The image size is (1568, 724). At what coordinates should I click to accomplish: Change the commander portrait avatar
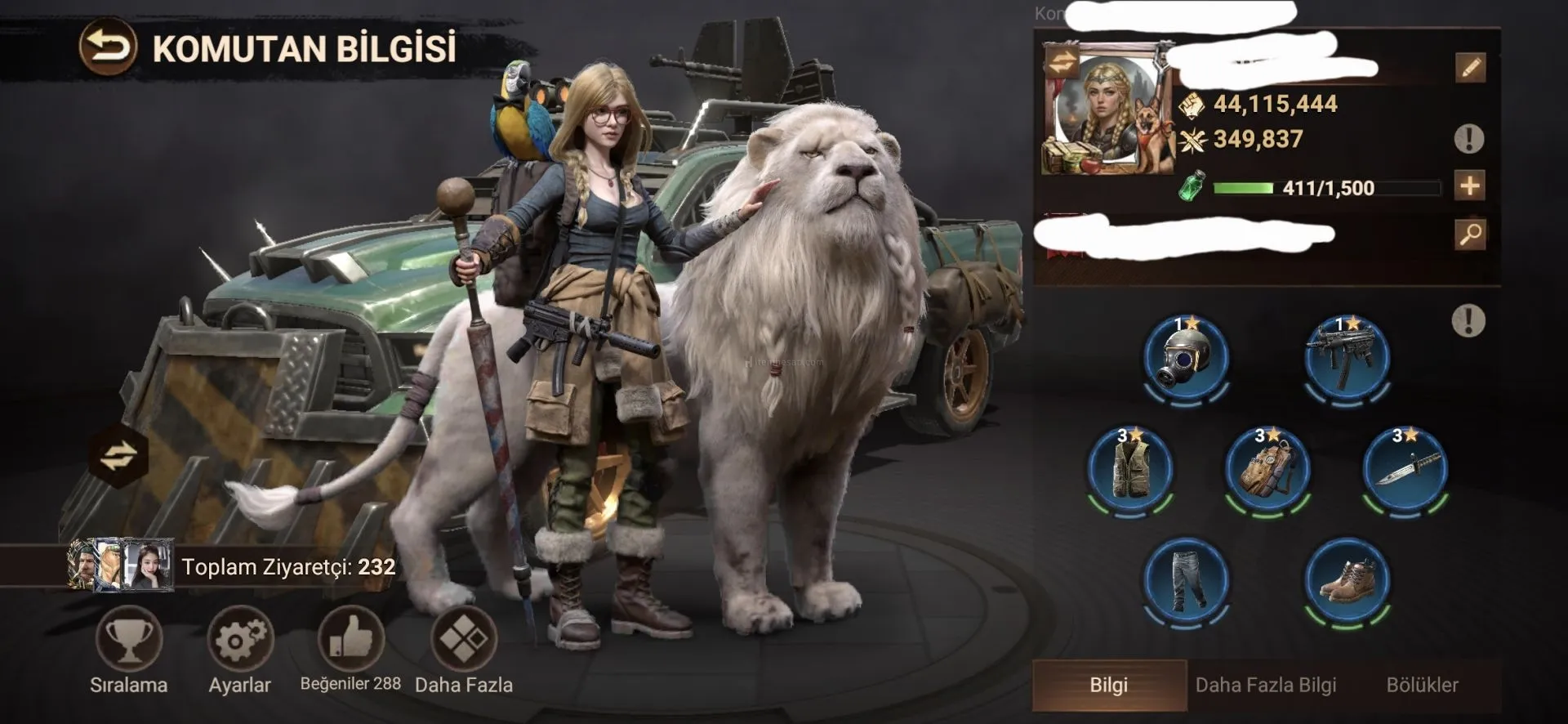point(1062,63)
